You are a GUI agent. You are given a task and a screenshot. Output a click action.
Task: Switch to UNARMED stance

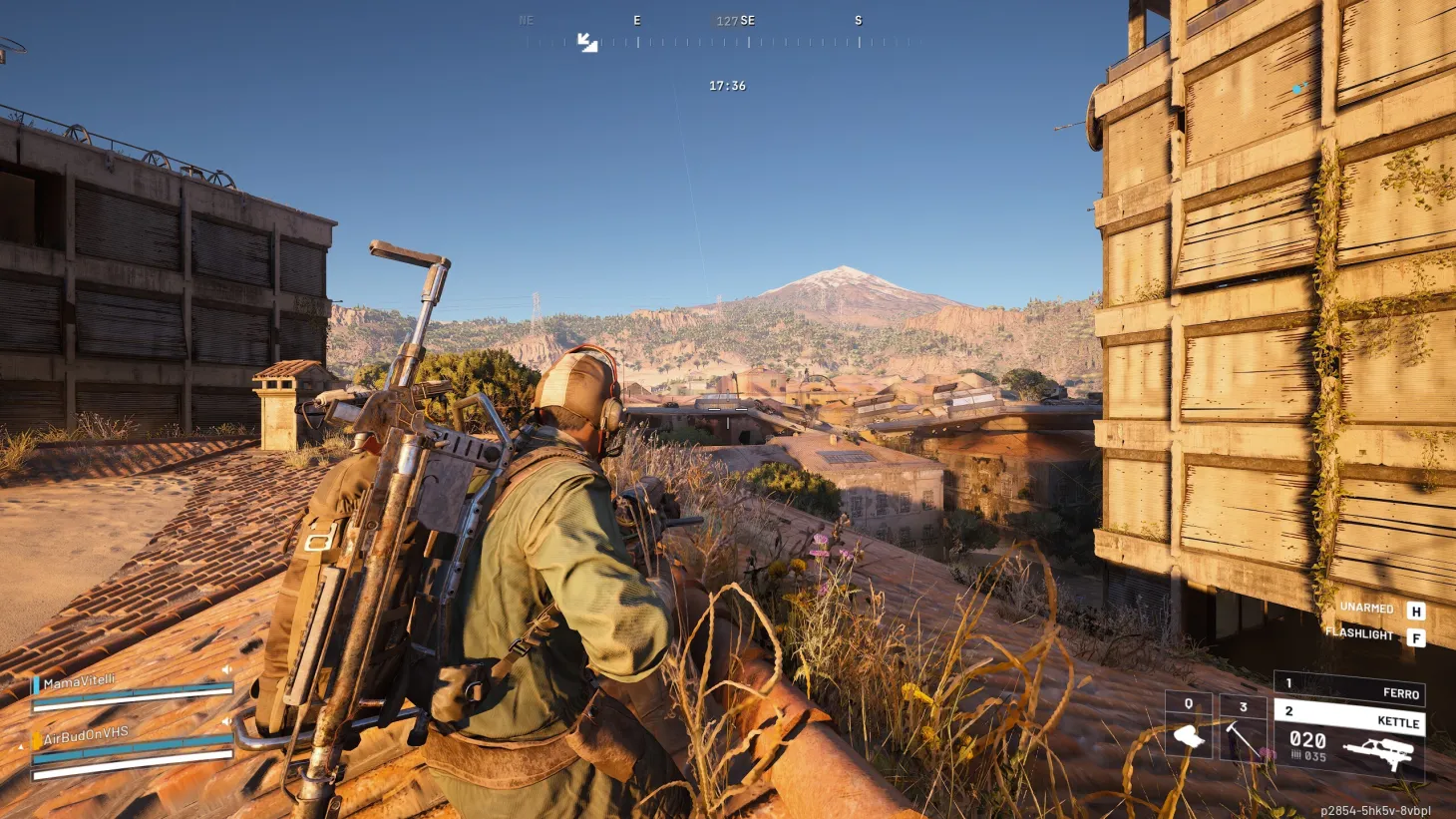coord(1366,608)
